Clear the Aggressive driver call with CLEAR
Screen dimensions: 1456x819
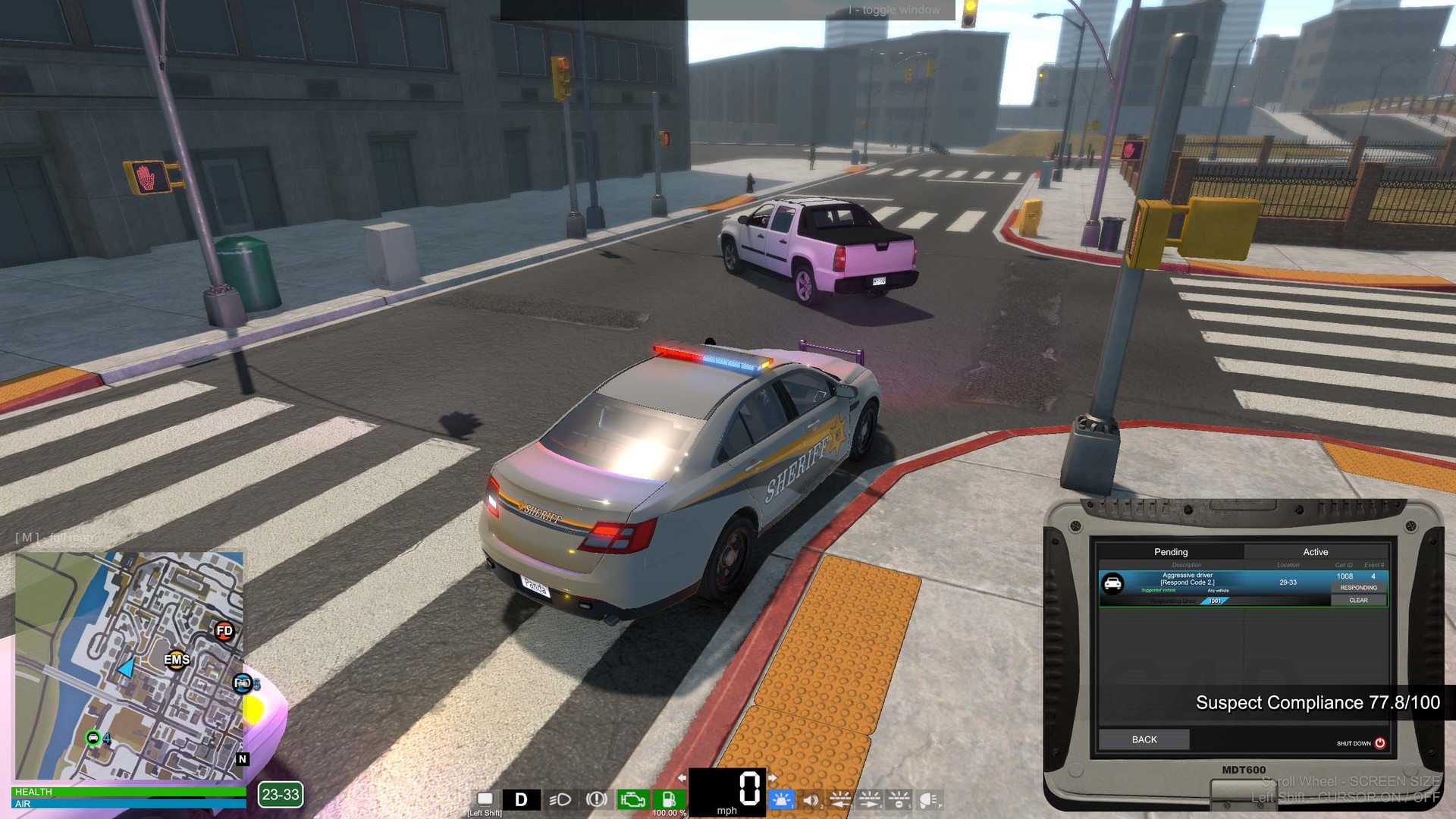pos(1358,600)
